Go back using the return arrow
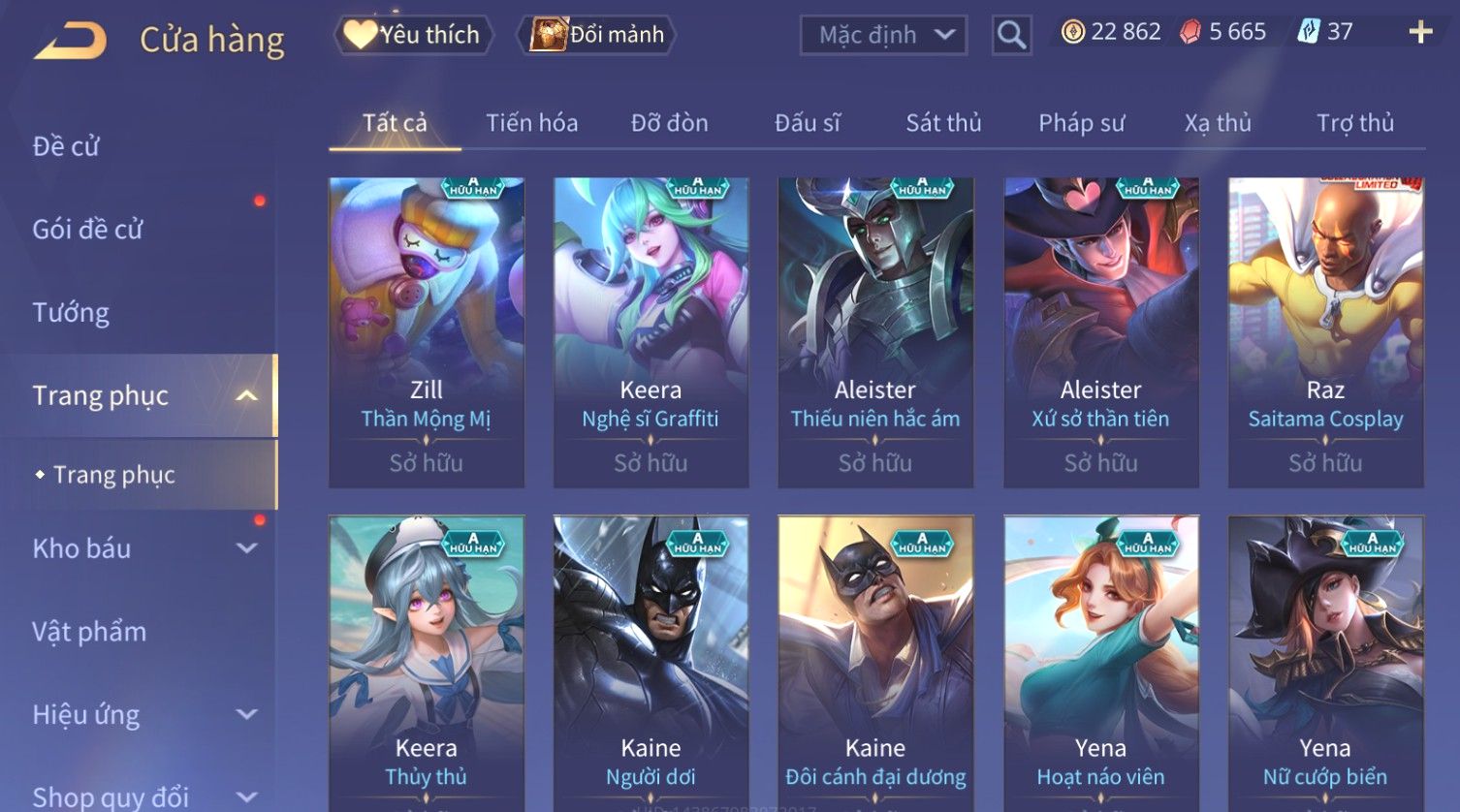 point(71,41)
